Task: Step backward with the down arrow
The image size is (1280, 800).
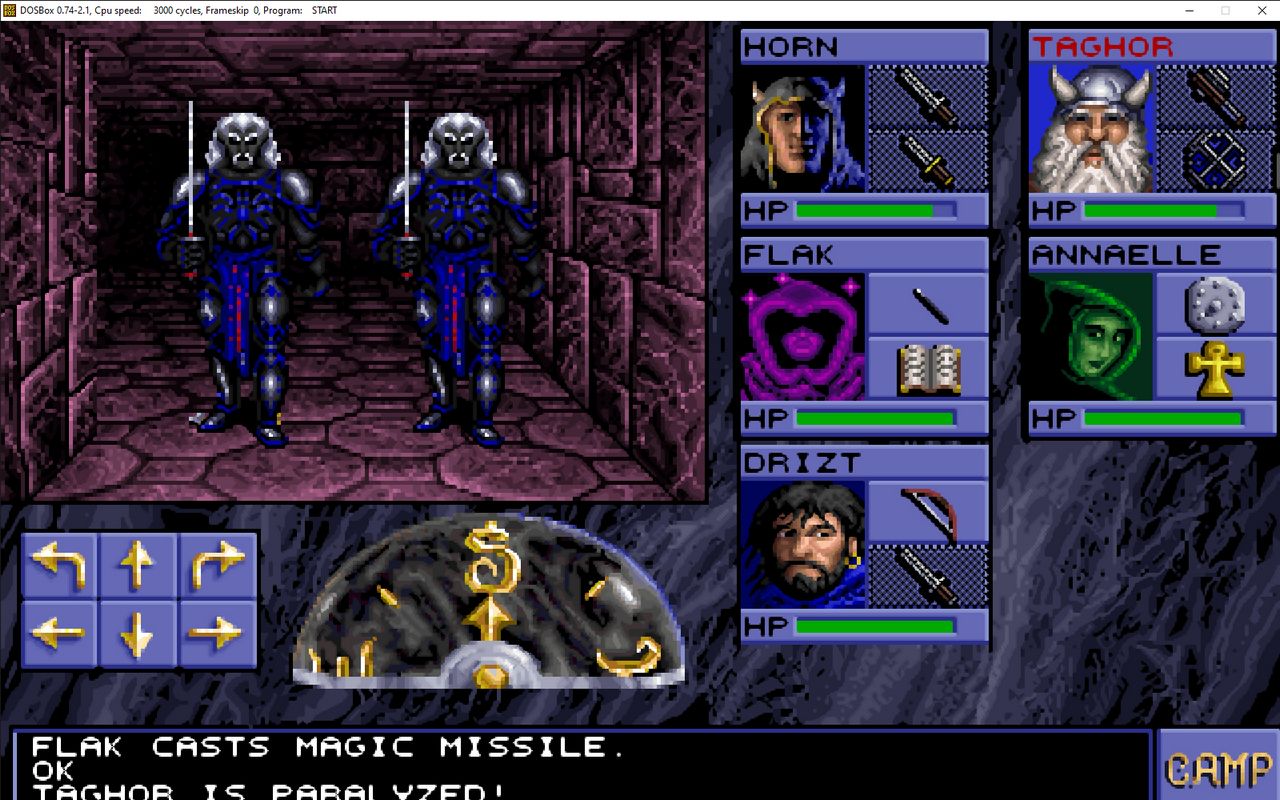Action: 138,632
